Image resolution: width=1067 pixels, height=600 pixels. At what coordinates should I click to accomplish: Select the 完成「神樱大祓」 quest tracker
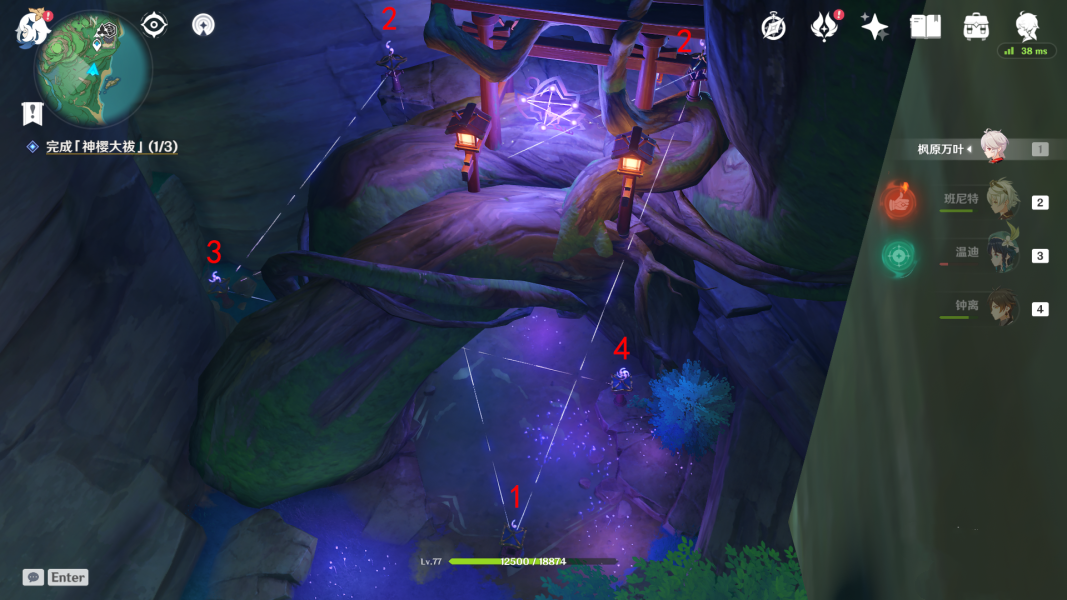[x=111, y=147]
